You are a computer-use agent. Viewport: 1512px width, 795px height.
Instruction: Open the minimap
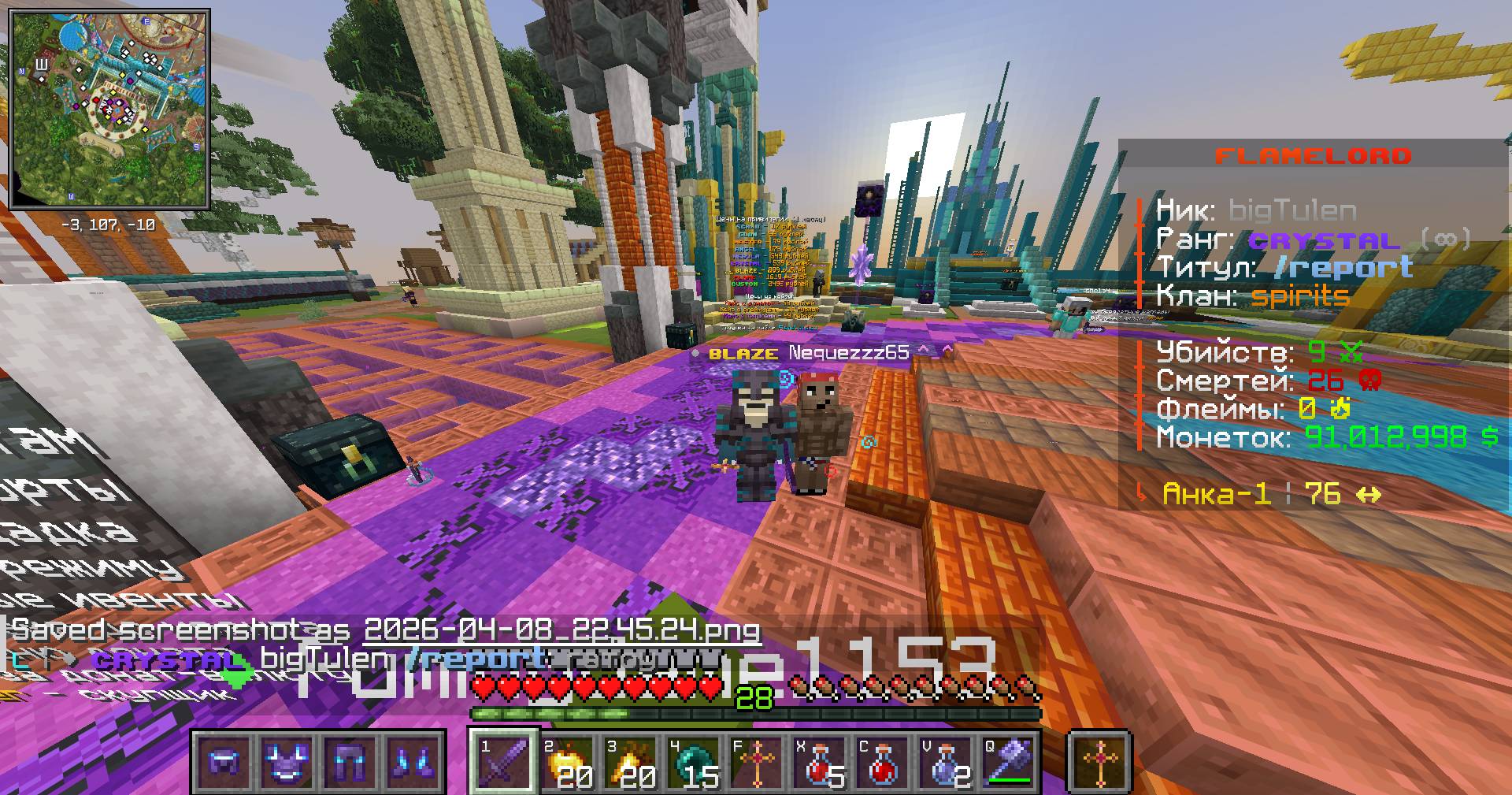[x=109, y=109]
